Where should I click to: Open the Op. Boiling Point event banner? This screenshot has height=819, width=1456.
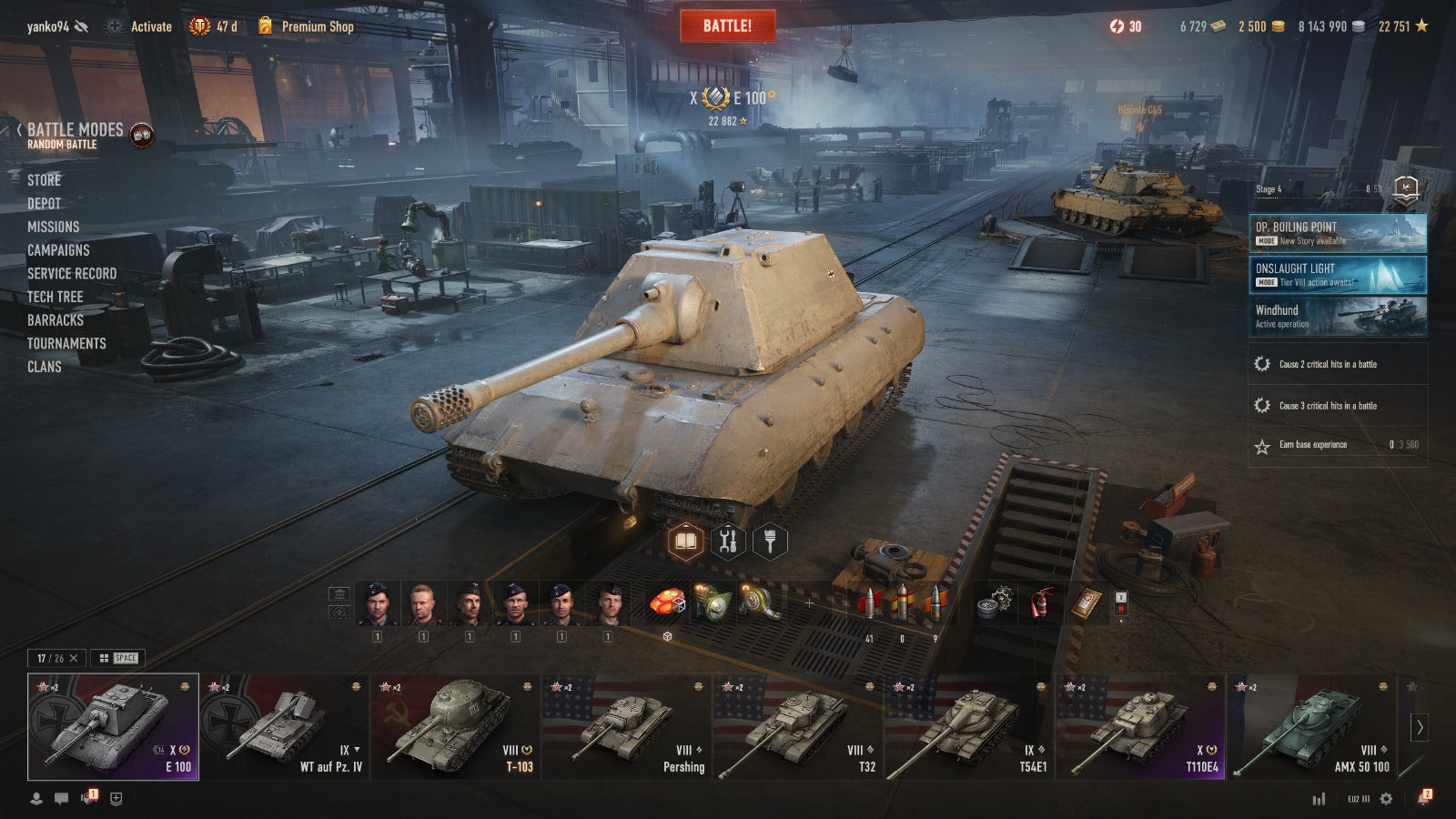(x=1337, y=233)
